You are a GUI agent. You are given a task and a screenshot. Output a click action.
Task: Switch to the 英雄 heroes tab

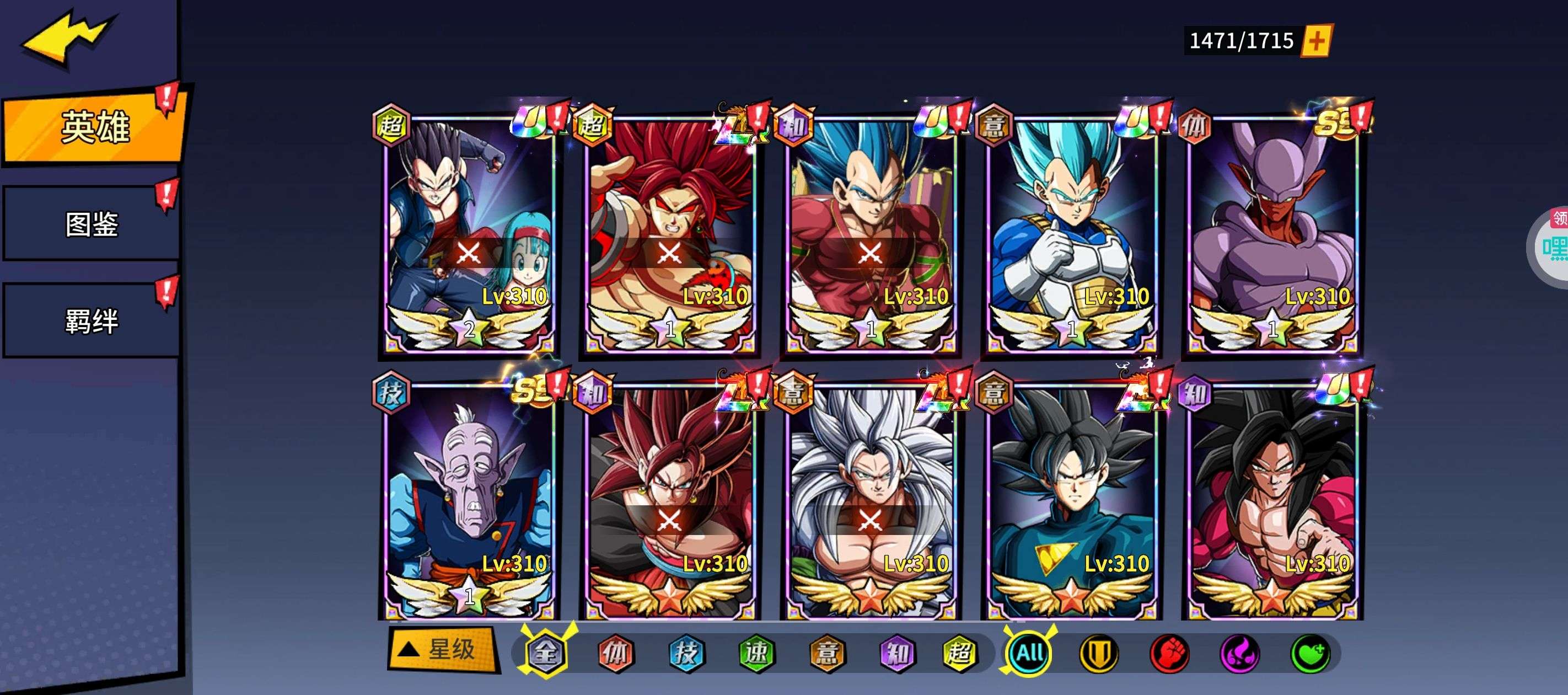click(94, 127)
